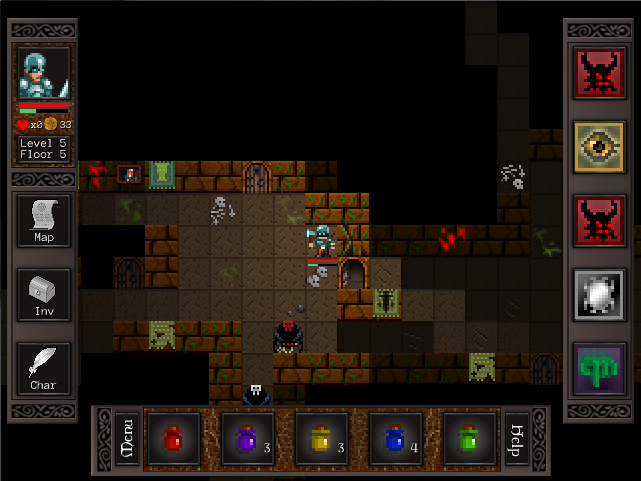The width and height of the screenshot is (641, 481).
Task: Activate the white orb ability
Action: click(x=600, y=295)
